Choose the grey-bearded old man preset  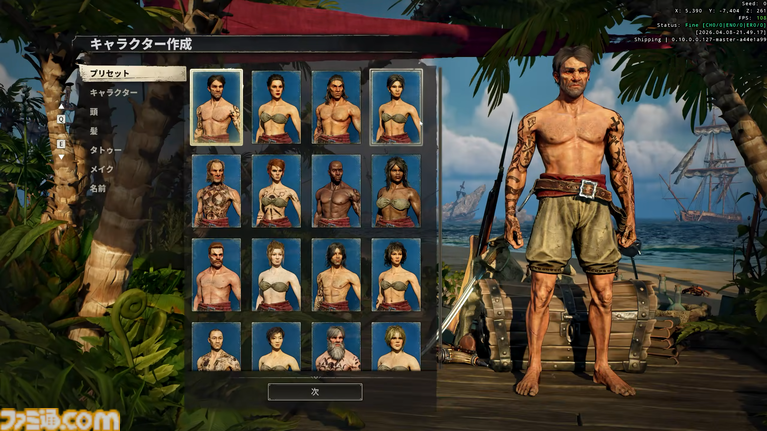[x=336, y=346]
